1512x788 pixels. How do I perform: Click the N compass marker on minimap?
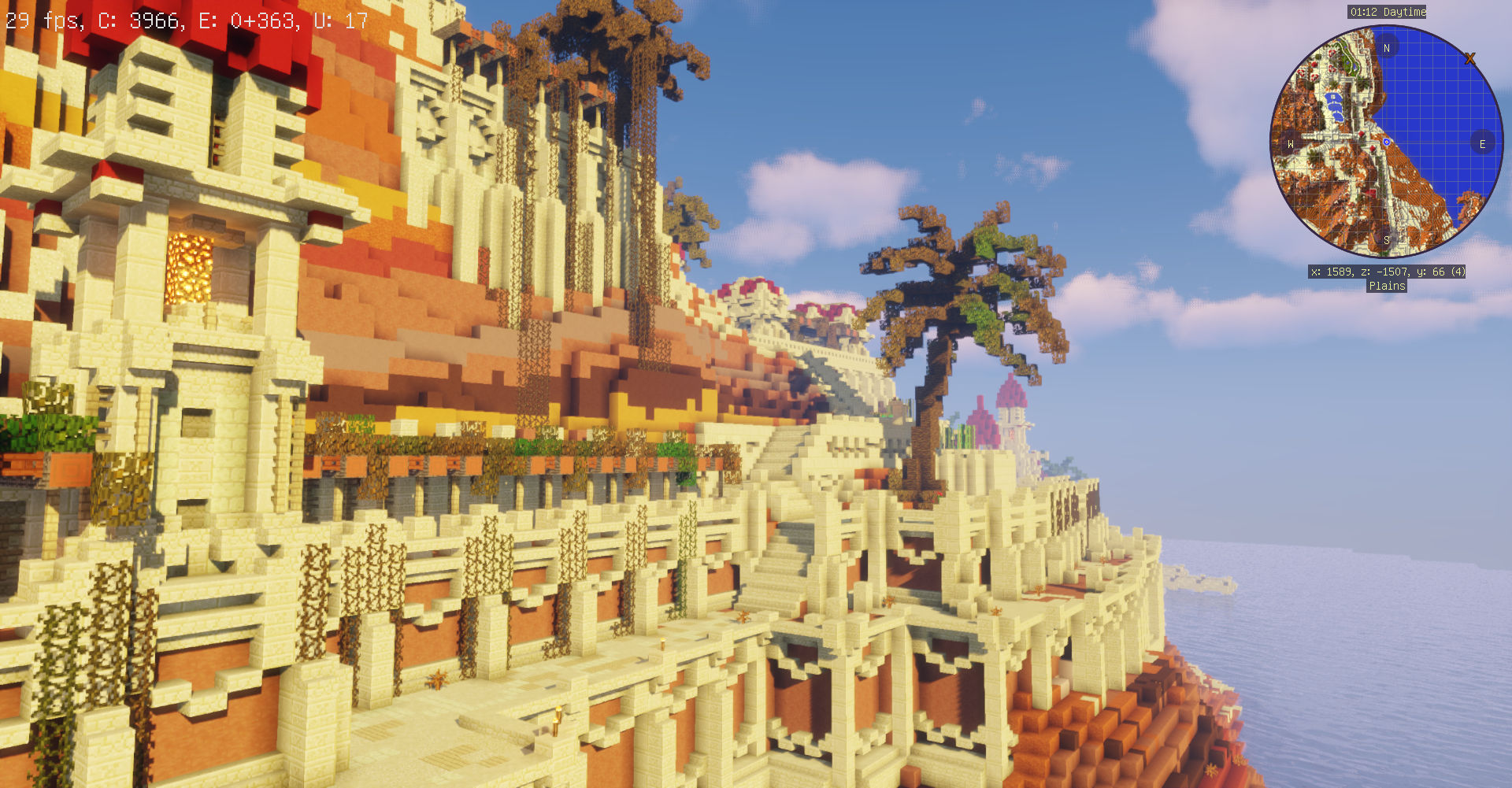coord(1387,48)
